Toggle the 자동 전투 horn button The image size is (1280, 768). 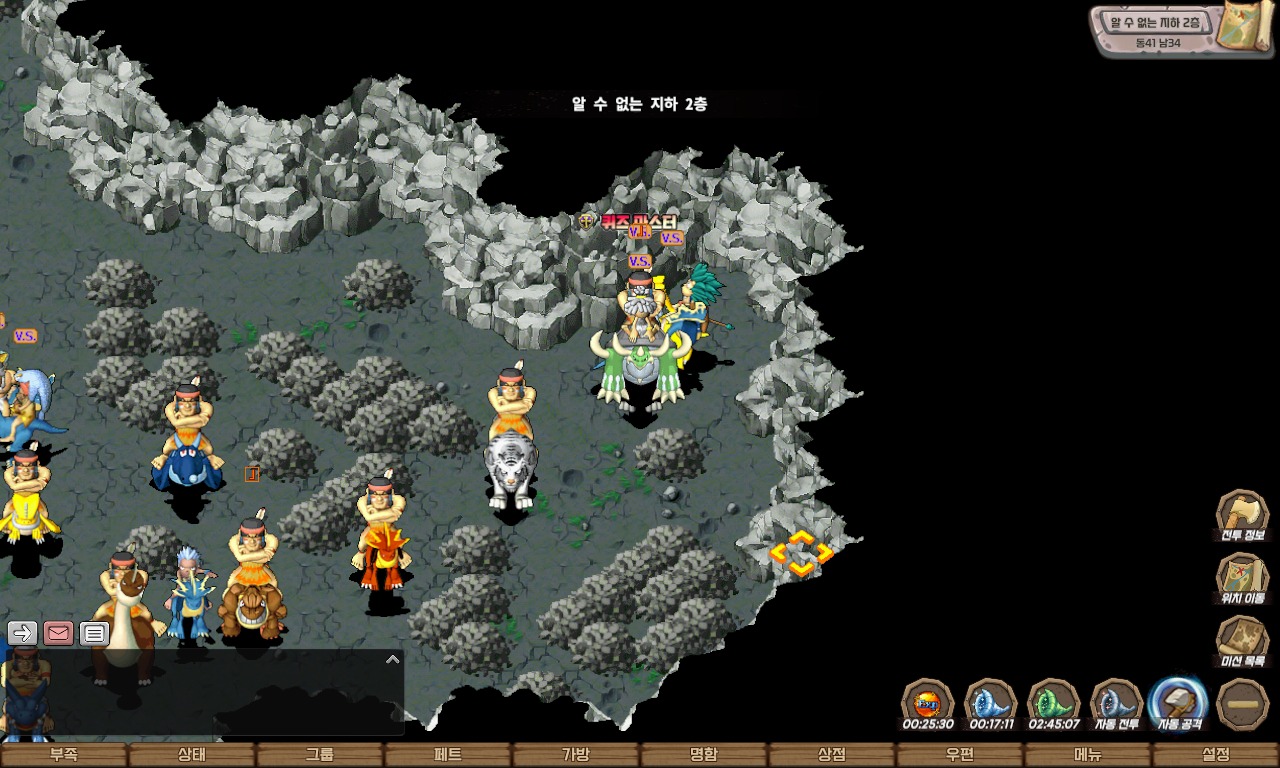pyautogui.click(x=1116, y=701)
